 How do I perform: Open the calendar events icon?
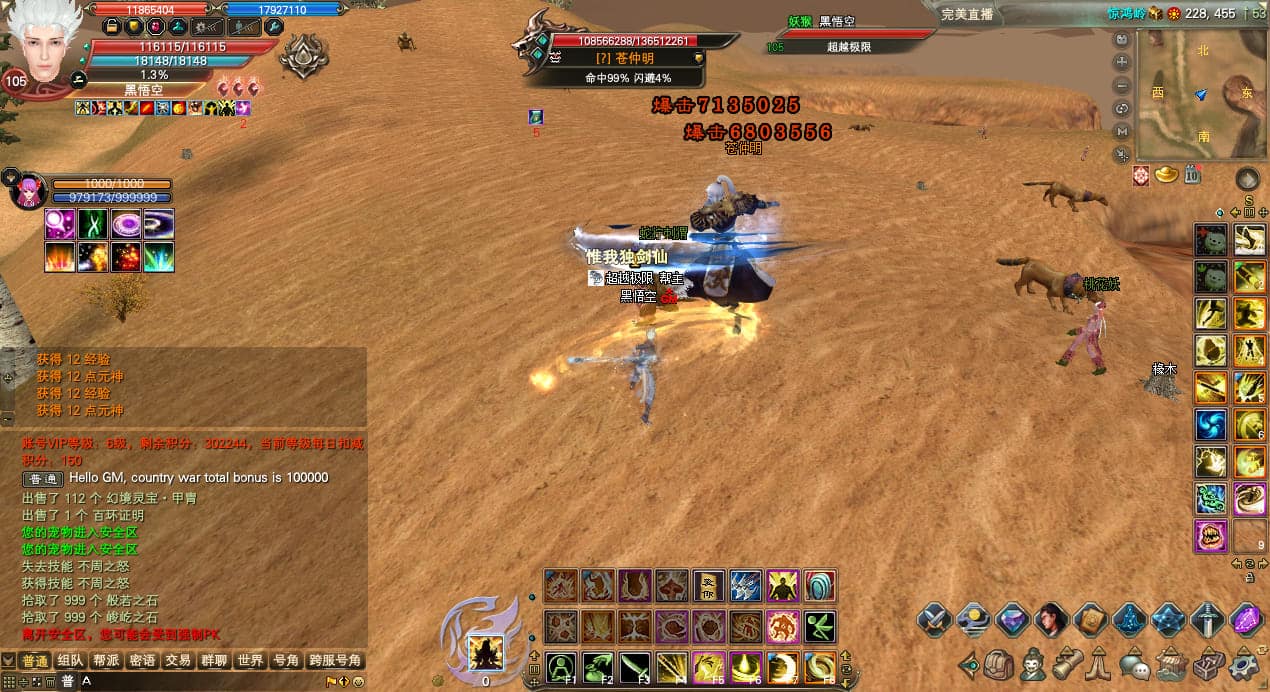(x=1192, y=175)
